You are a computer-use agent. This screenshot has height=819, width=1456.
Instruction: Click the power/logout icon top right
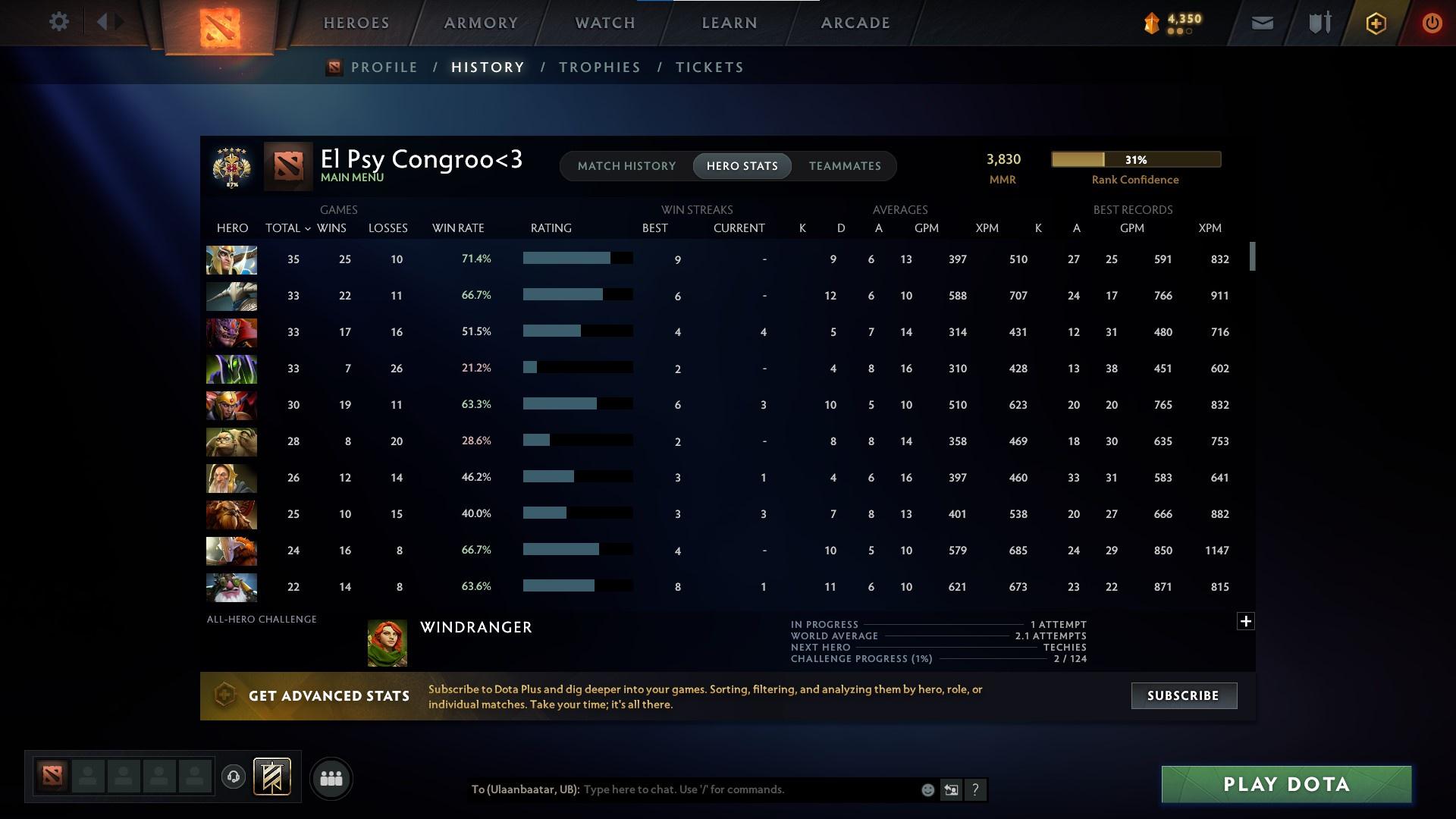pyautogui.click(x=1432, y=23)
